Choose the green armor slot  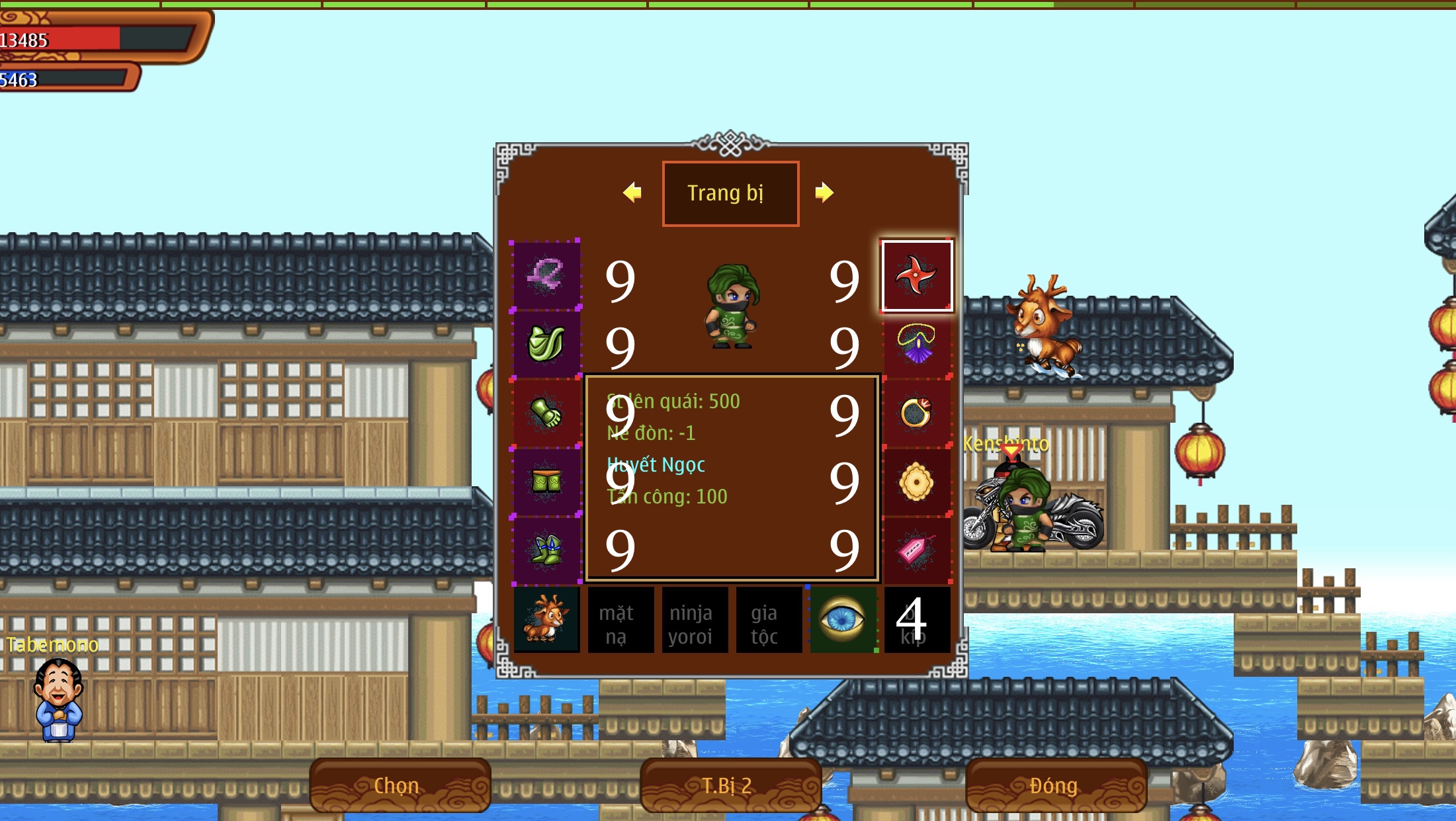click(x=546, y=344)
